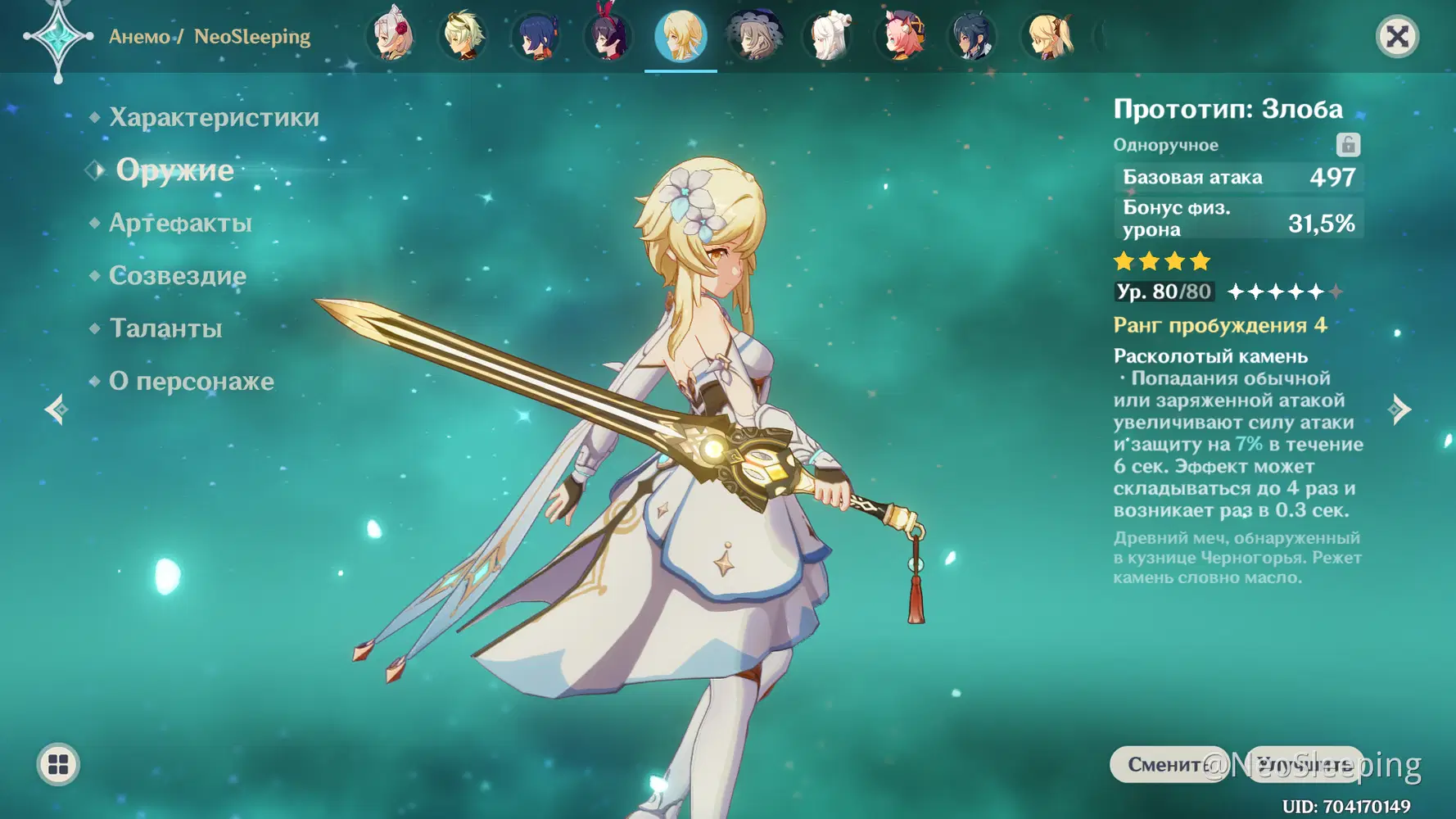
Task: Select Kaeya's dark blue-haired portrait
Action: pos(973,37)
